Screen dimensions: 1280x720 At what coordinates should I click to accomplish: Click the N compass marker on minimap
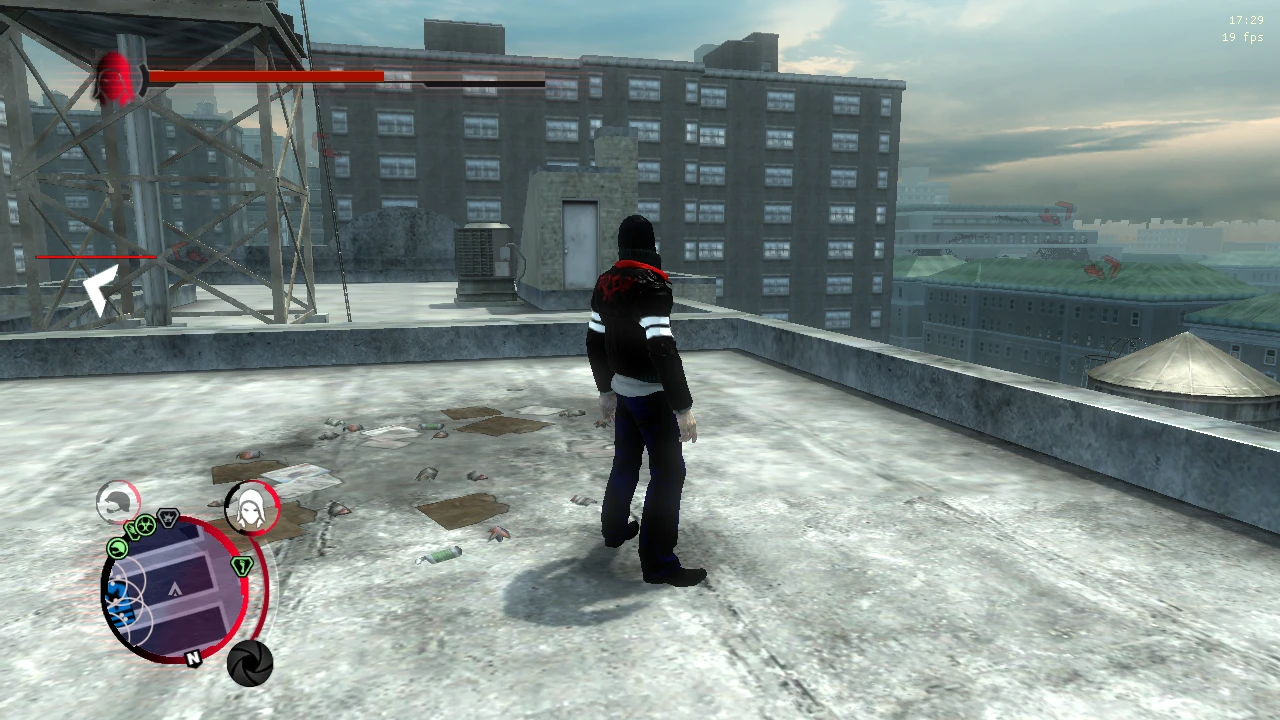tap(192, 658)
